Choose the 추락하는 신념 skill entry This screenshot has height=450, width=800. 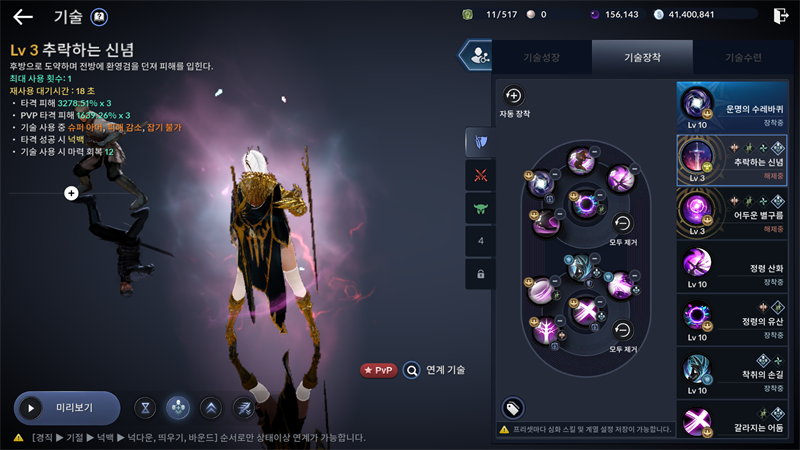point(738,160)
